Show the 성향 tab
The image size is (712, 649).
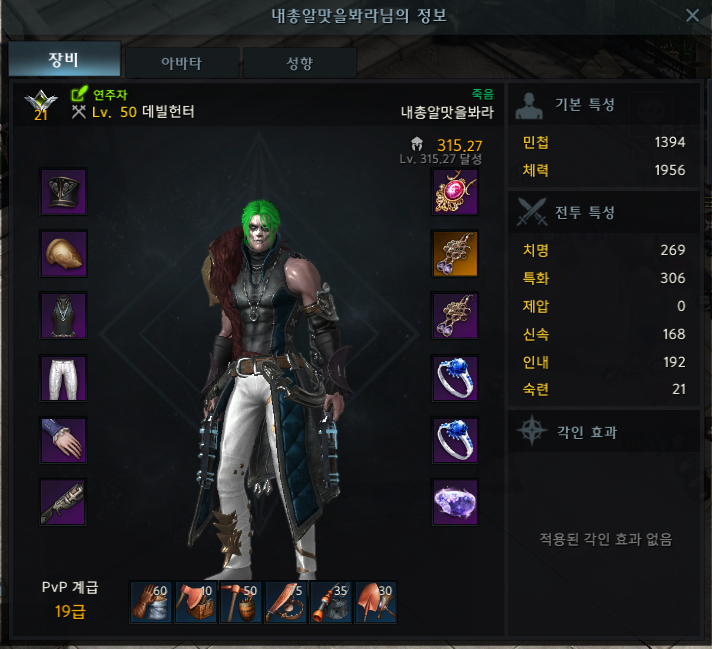coord(299,62)
